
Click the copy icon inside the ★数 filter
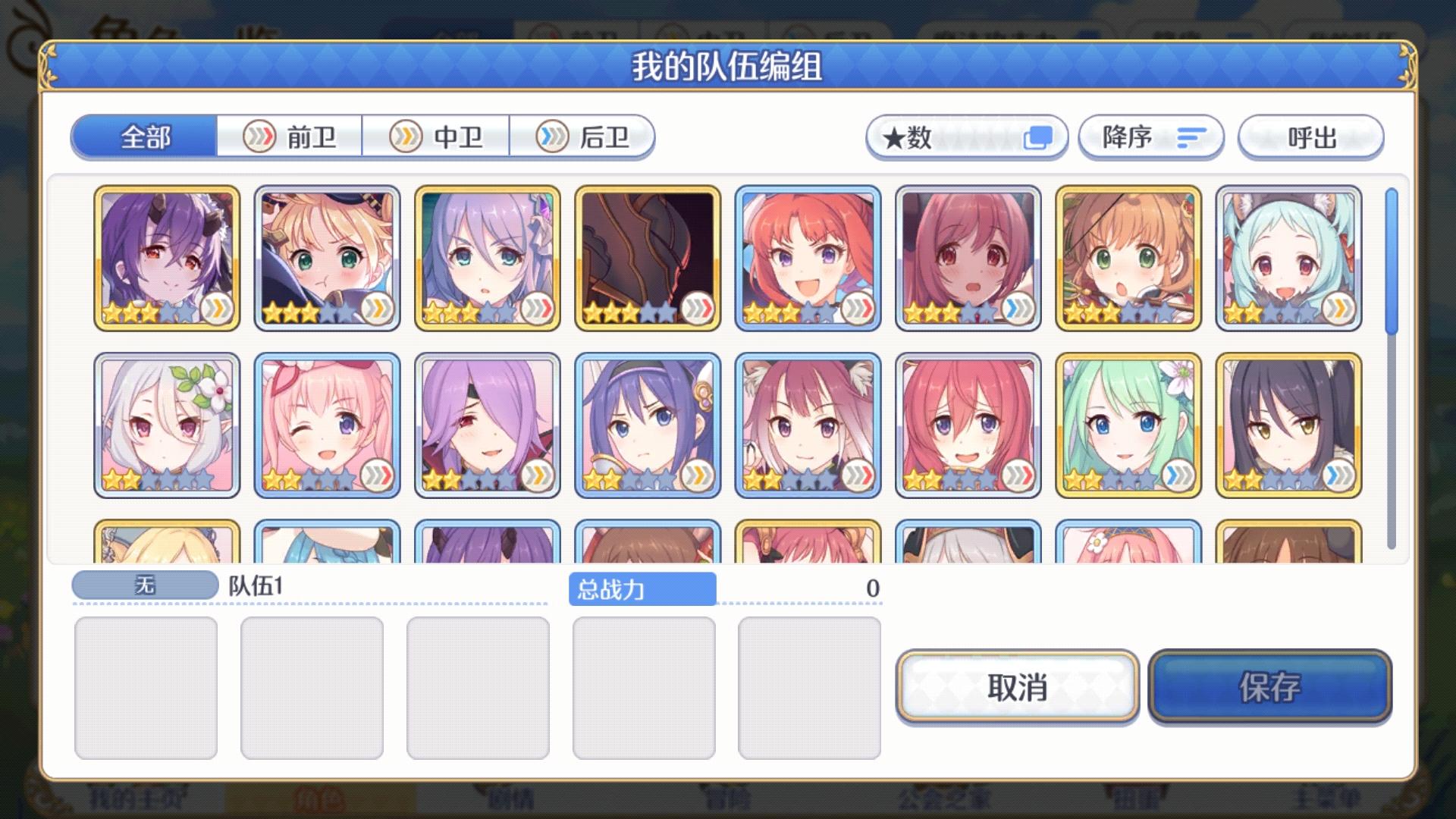(x=1038, y=137)
